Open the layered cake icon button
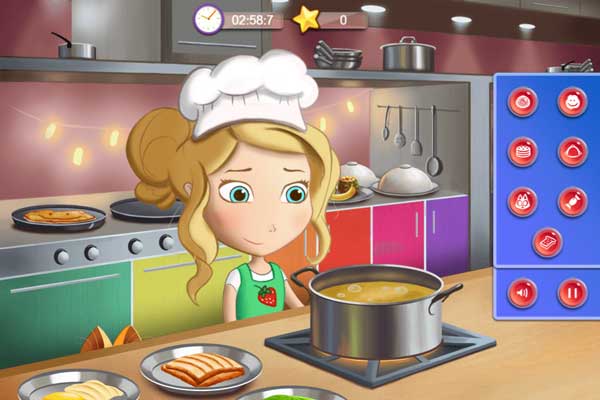This screenshot has height=400, width=600. 523,151
